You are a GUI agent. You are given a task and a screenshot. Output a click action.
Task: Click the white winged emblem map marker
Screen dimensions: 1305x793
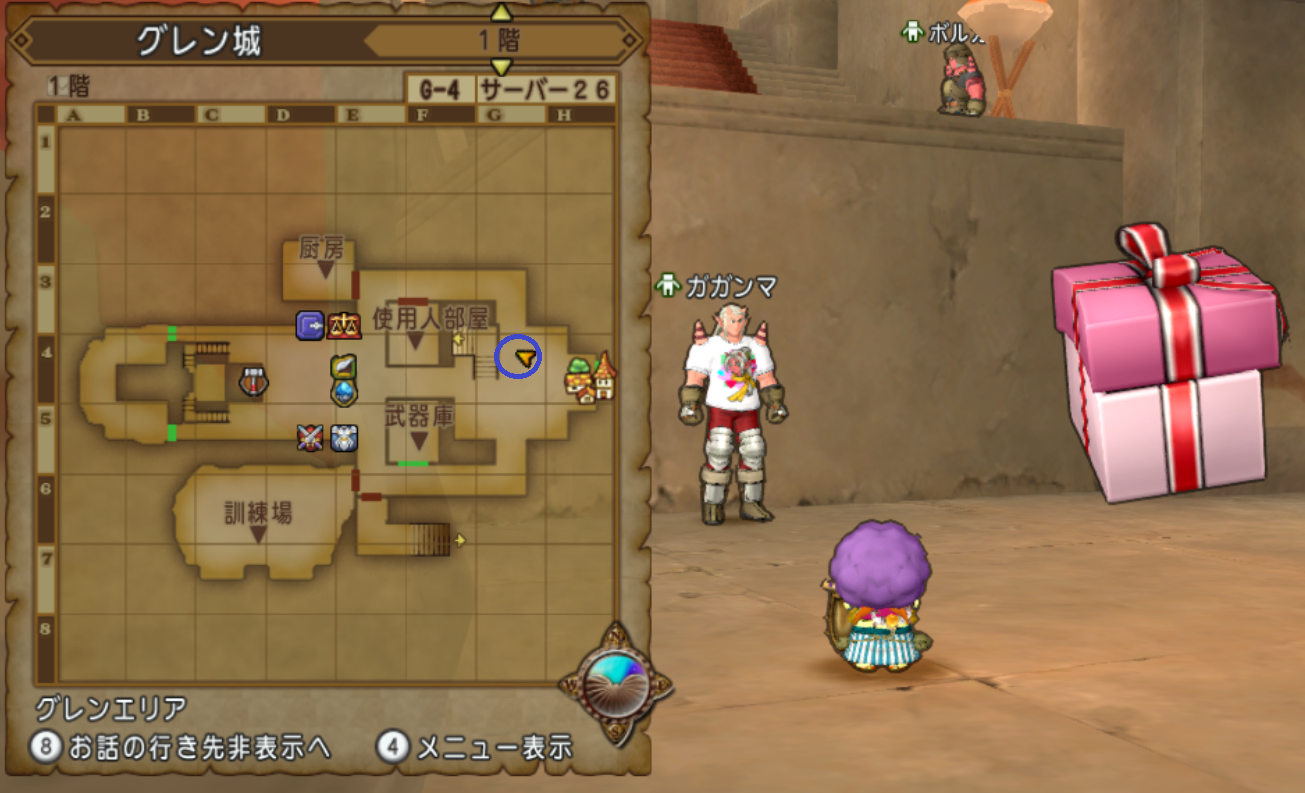pos(344,437)
